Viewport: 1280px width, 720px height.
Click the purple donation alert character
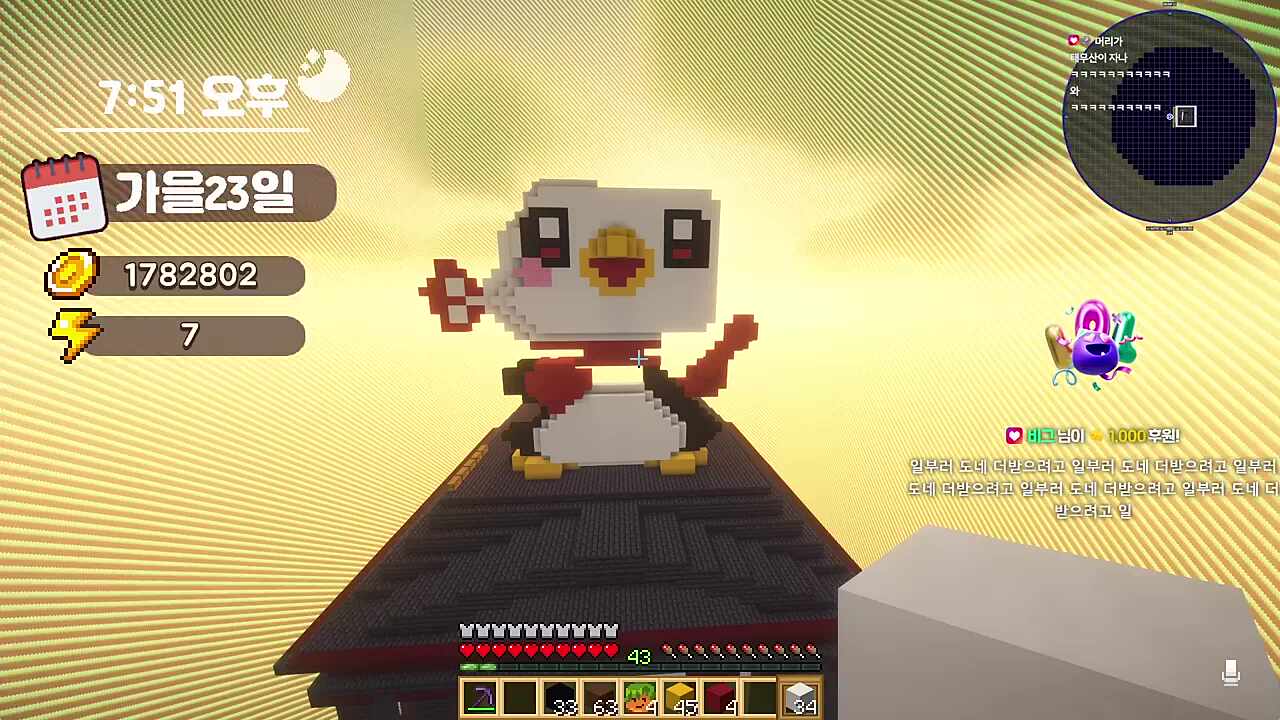pyautogui.click(x=1093, y=346)
